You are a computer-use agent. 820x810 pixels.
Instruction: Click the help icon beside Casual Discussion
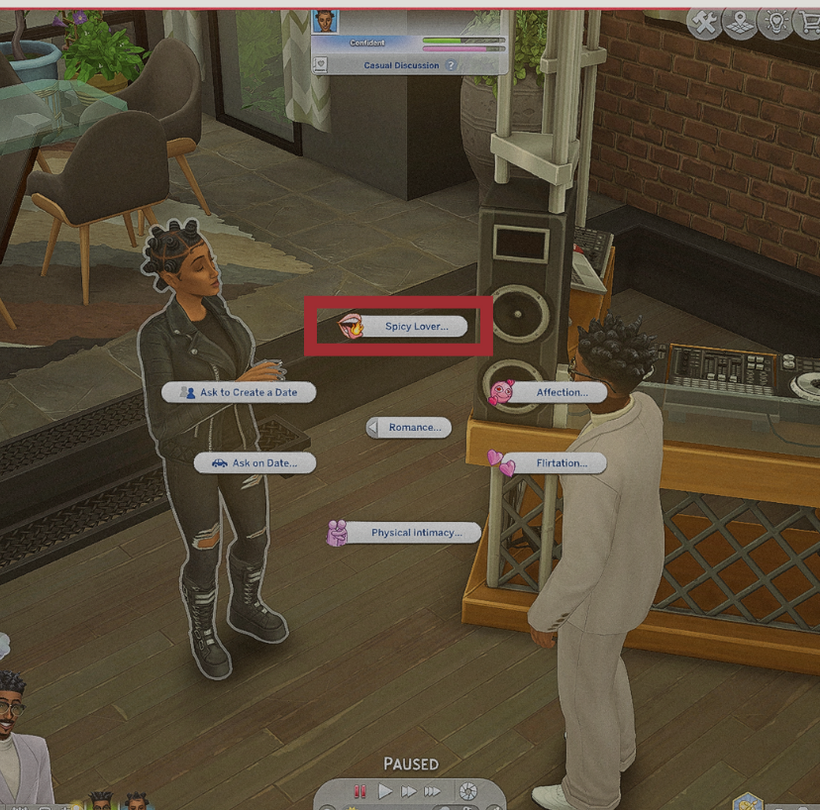451,65
